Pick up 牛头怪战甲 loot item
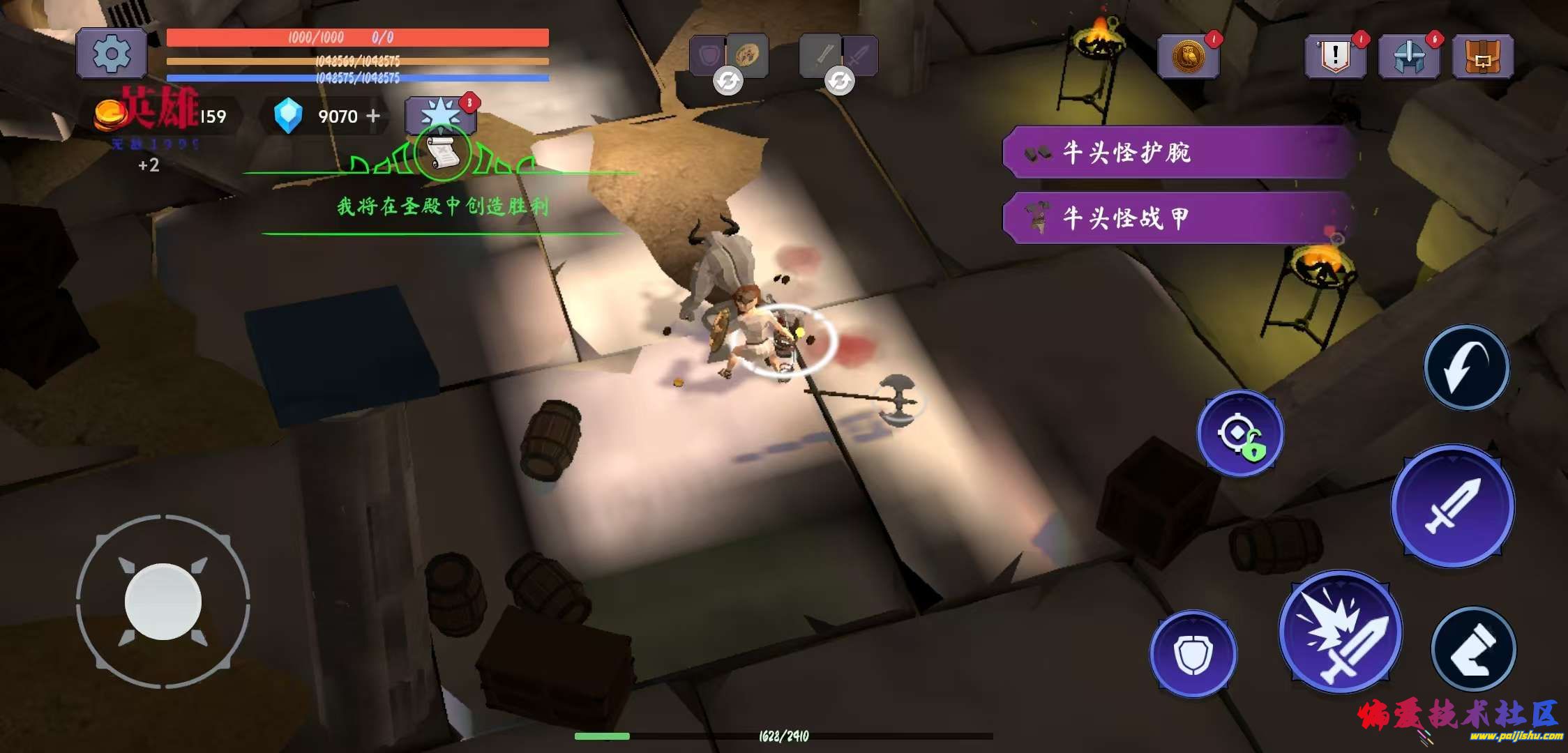Image resolution: width=1568 pixels, height=753 pixels. coord(1179,218)
